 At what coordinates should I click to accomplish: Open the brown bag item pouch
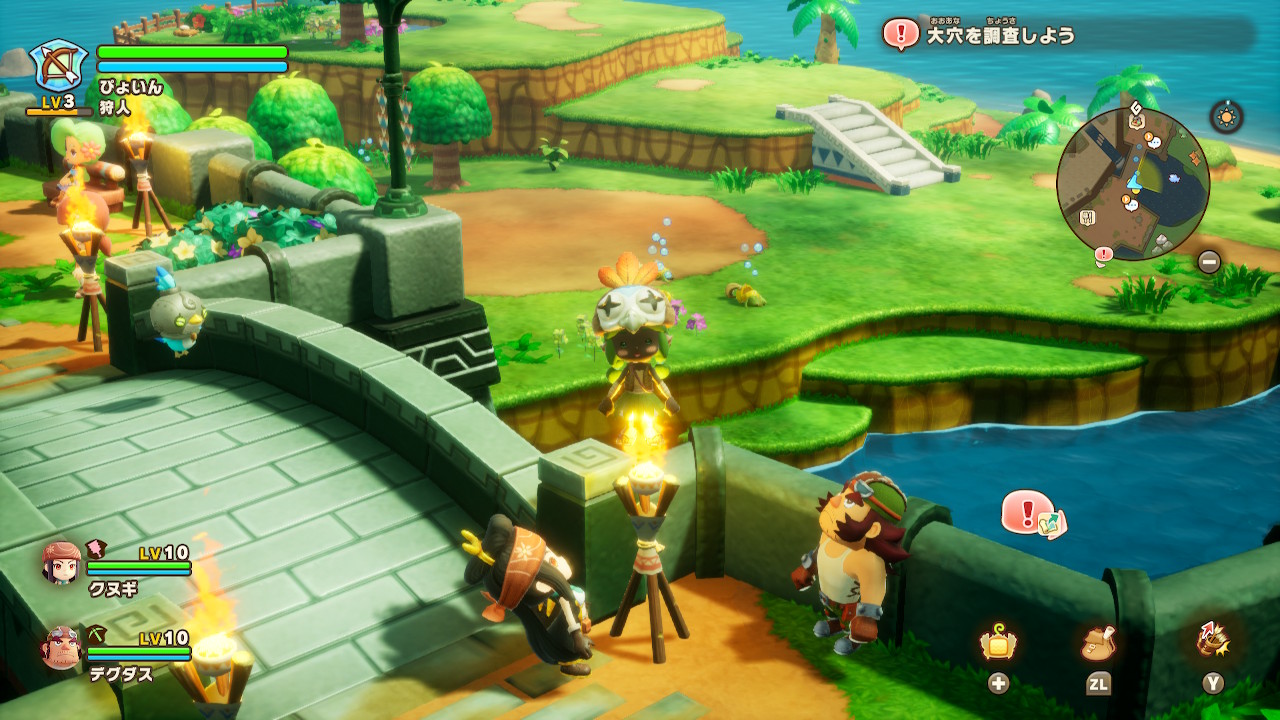coord(1098,643)
